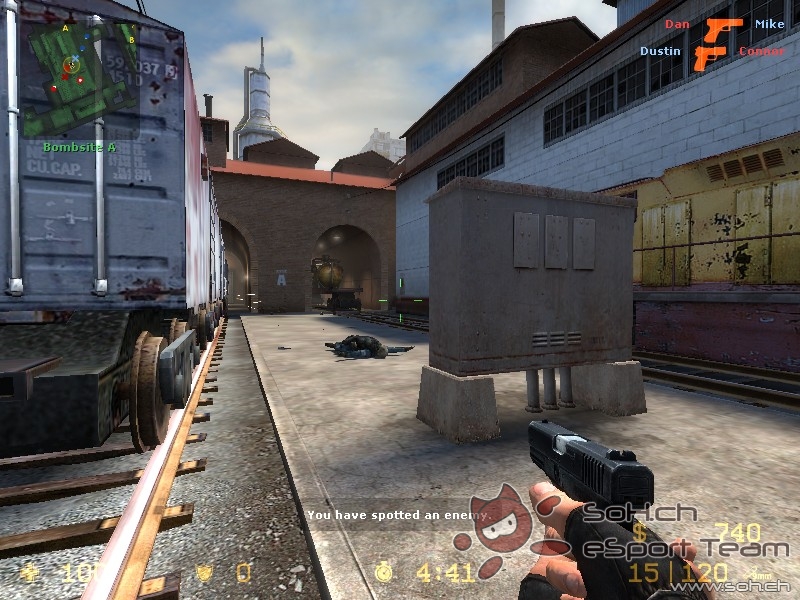Click the radar minimap
The image size is (800, 600).
pos(80,78)
